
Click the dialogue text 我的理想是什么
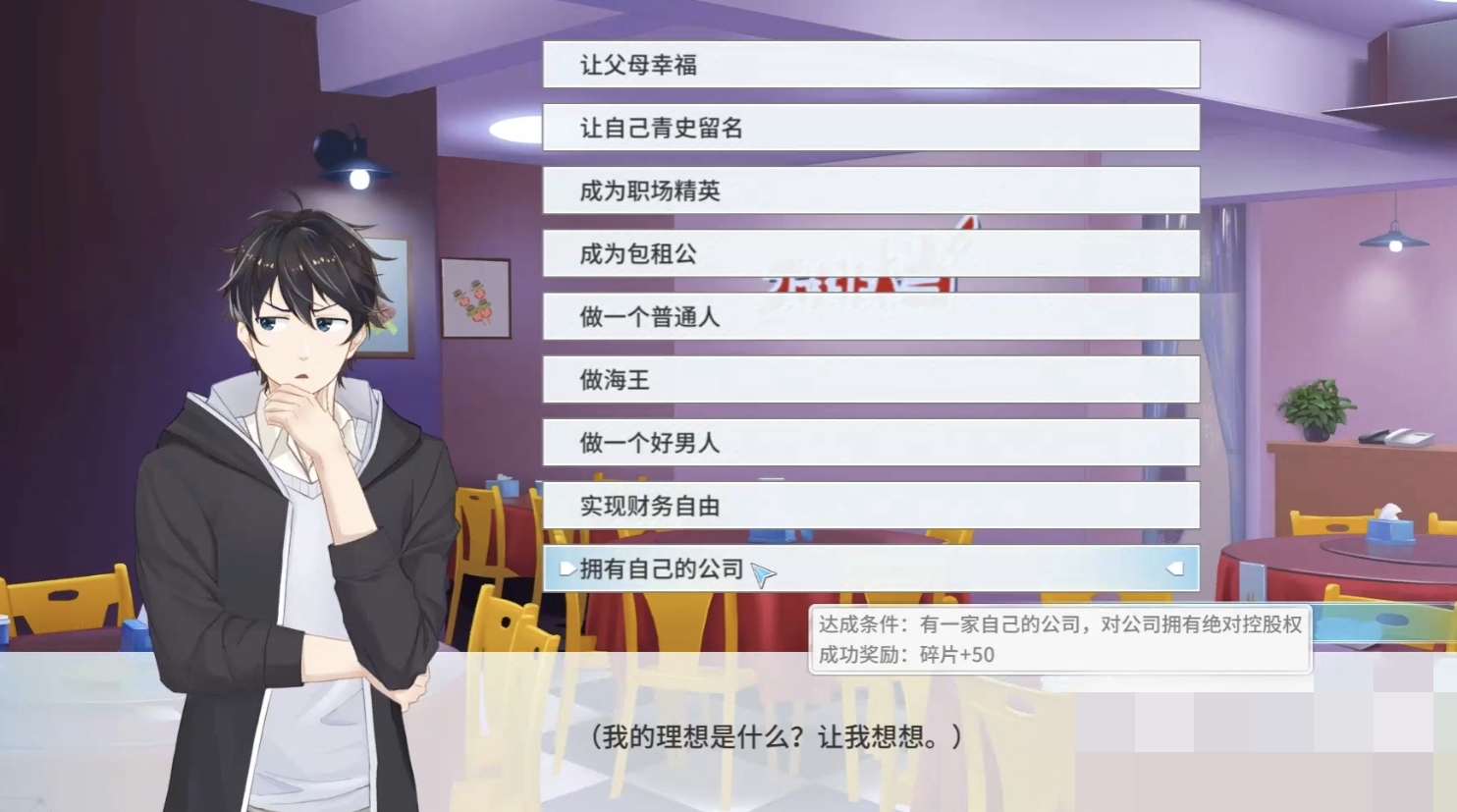click(x=775, y=737)
